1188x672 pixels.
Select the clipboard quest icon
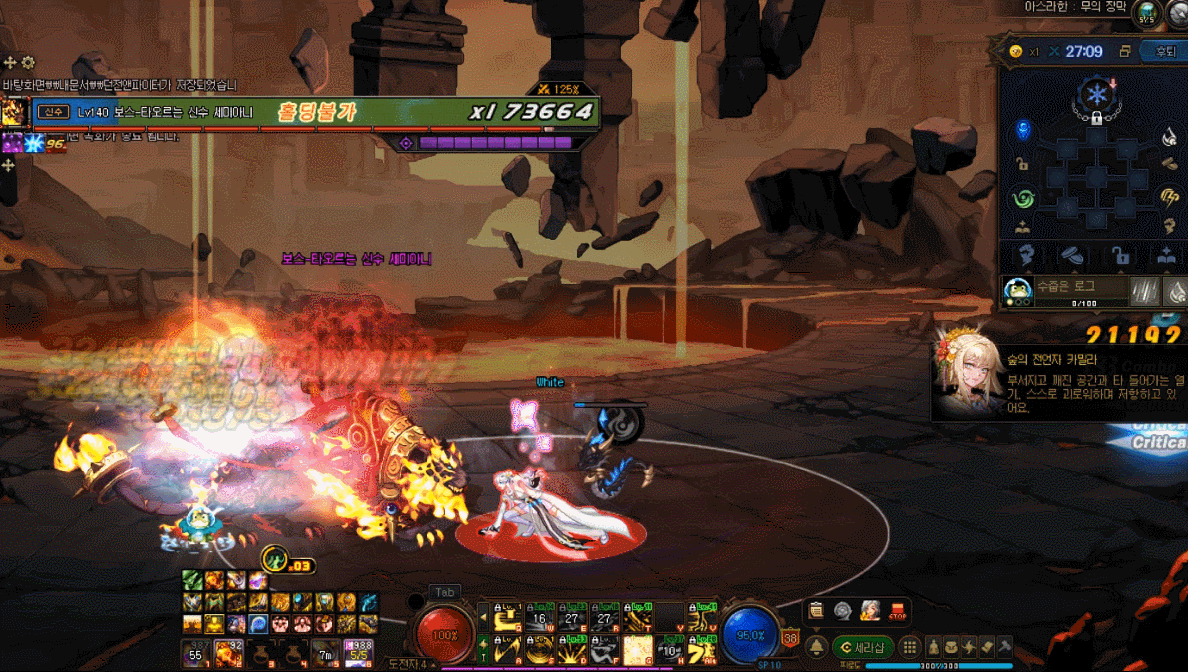tap(817, 611)
